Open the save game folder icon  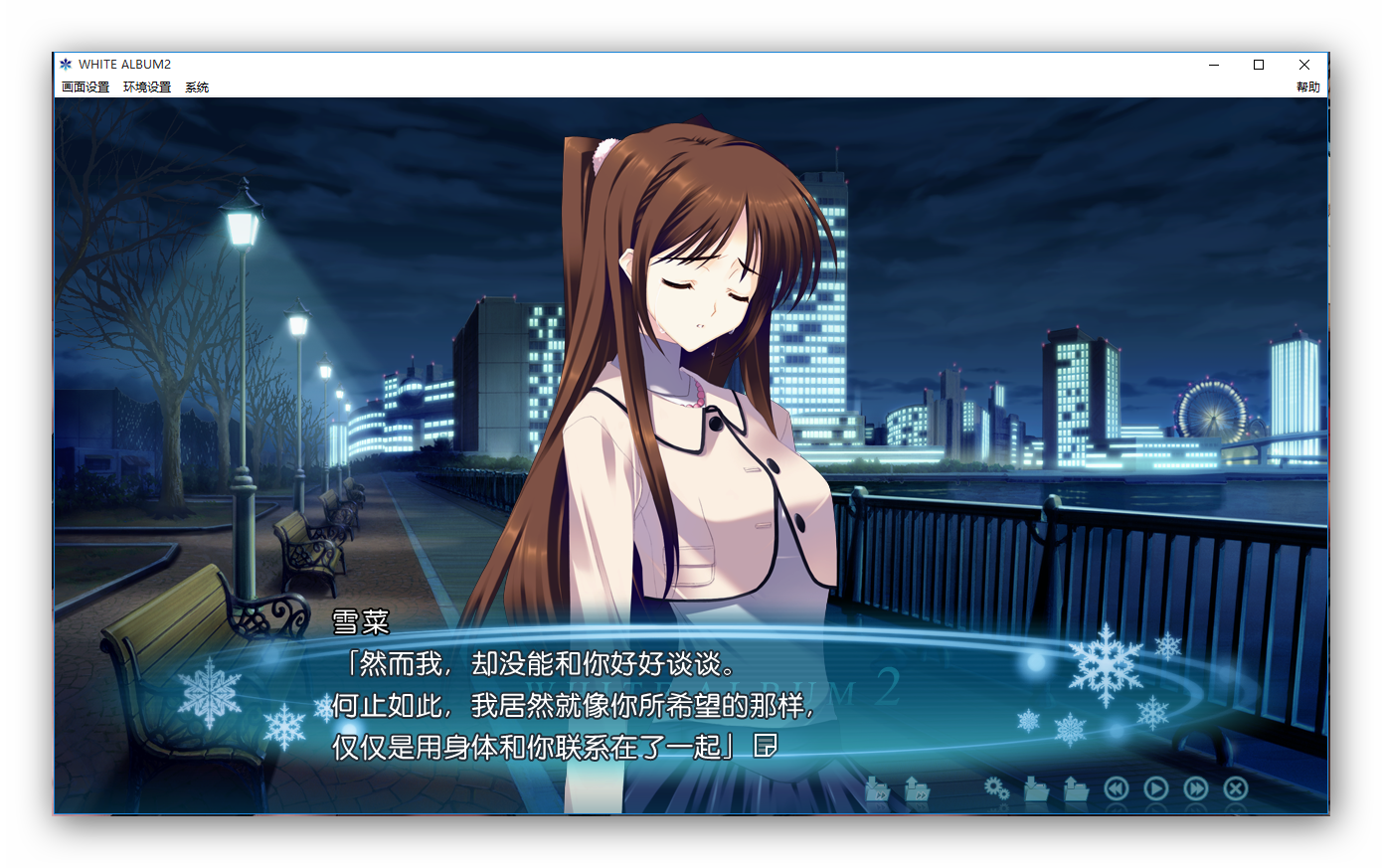[x=1036, y=789]
